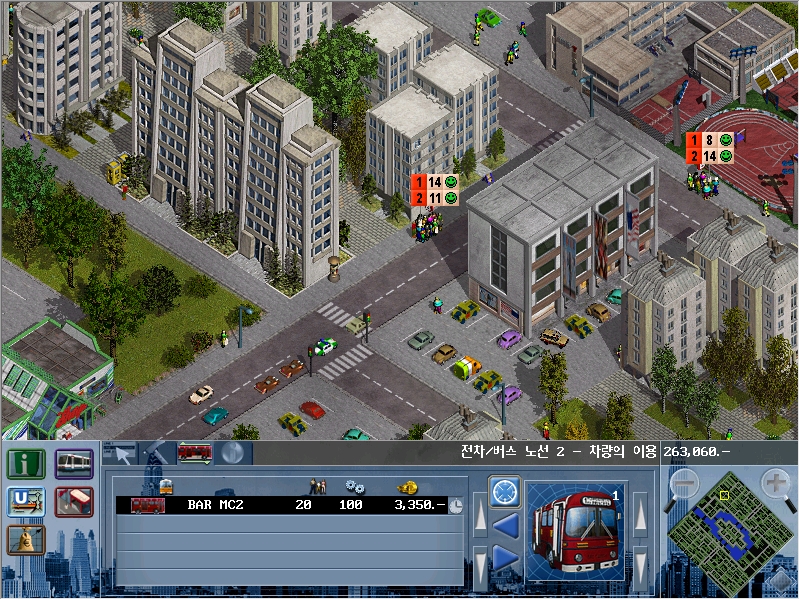Open the money bag finances panel
Screen dimensions: 800x600
pos(25,540)
